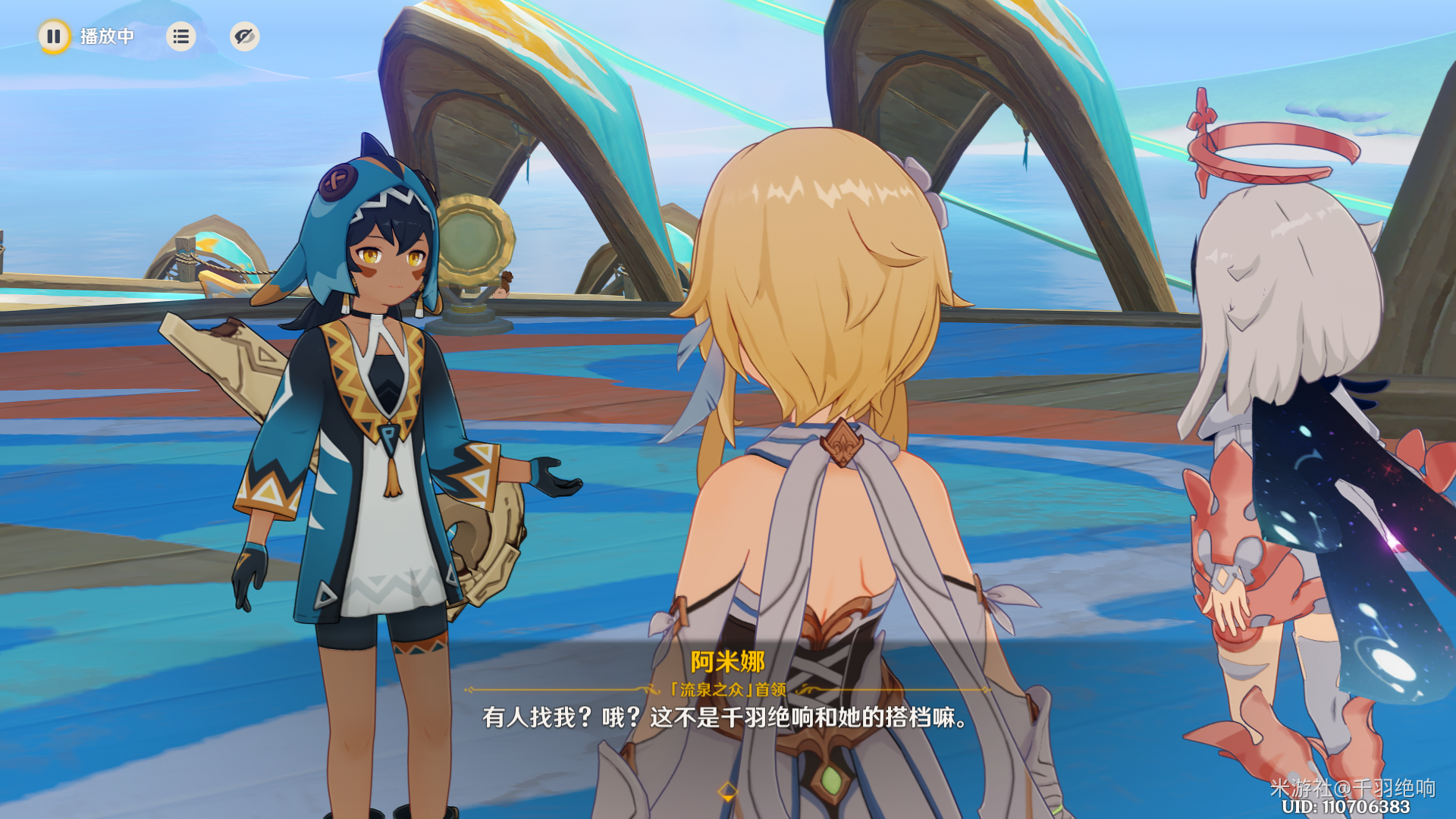Screen dimensions: 1456x819
Task: Open the dialogue history log
Action: point(180,36)
